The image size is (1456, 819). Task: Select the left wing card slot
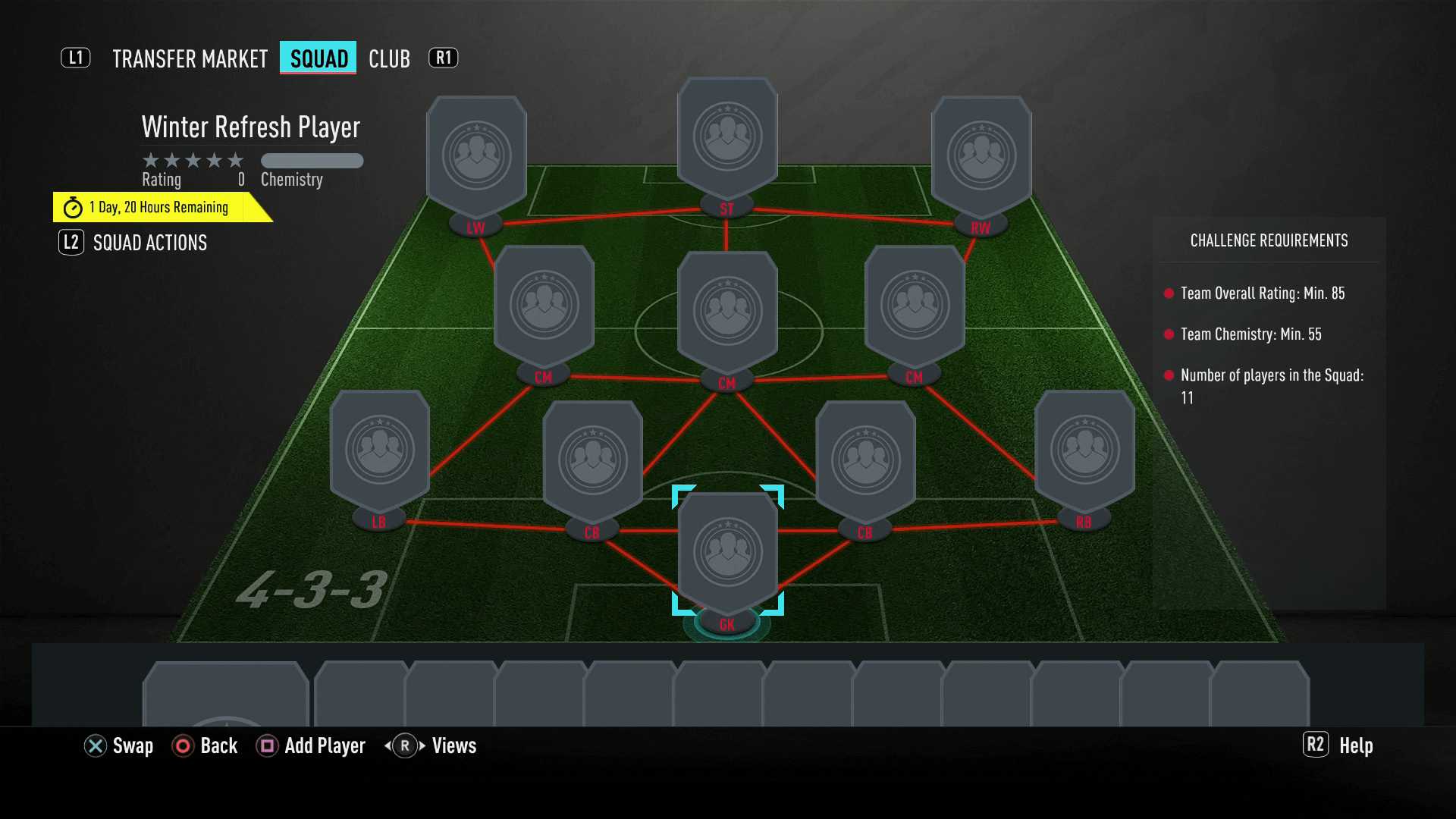[476, 155]
